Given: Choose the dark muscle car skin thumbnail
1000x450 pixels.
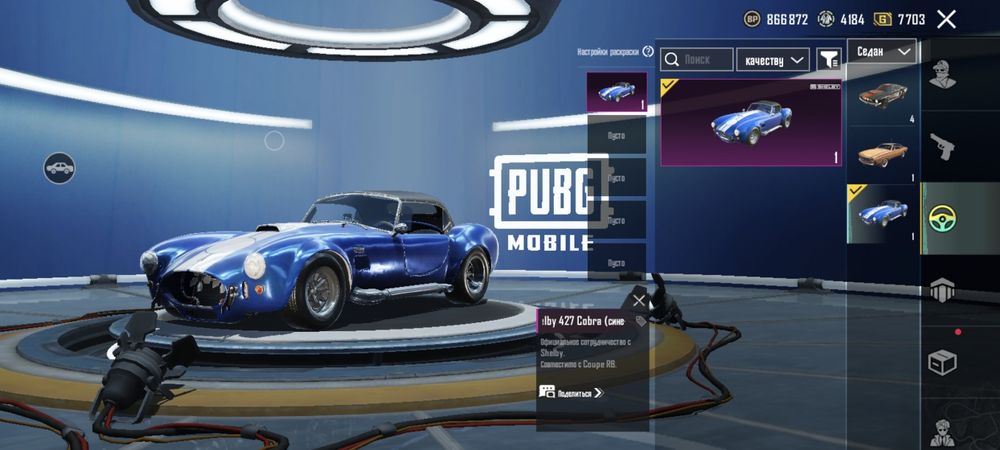Looking at the screenshot, I should click(882, 97).
